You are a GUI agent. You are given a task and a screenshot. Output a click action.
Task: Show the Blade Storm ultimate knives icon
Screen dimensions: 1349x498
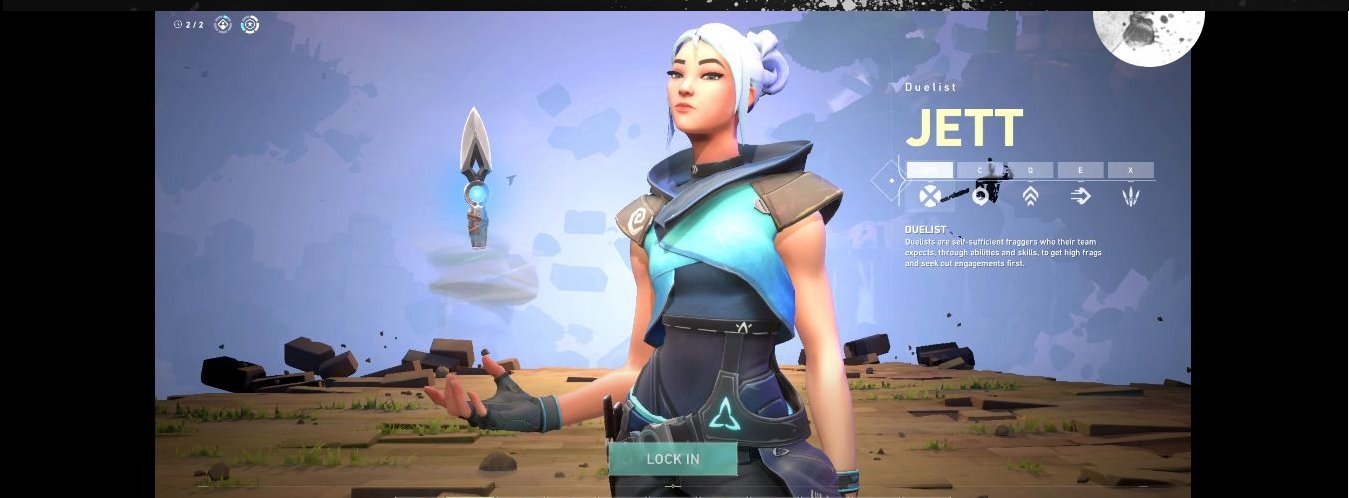[x=1131, y=196]
